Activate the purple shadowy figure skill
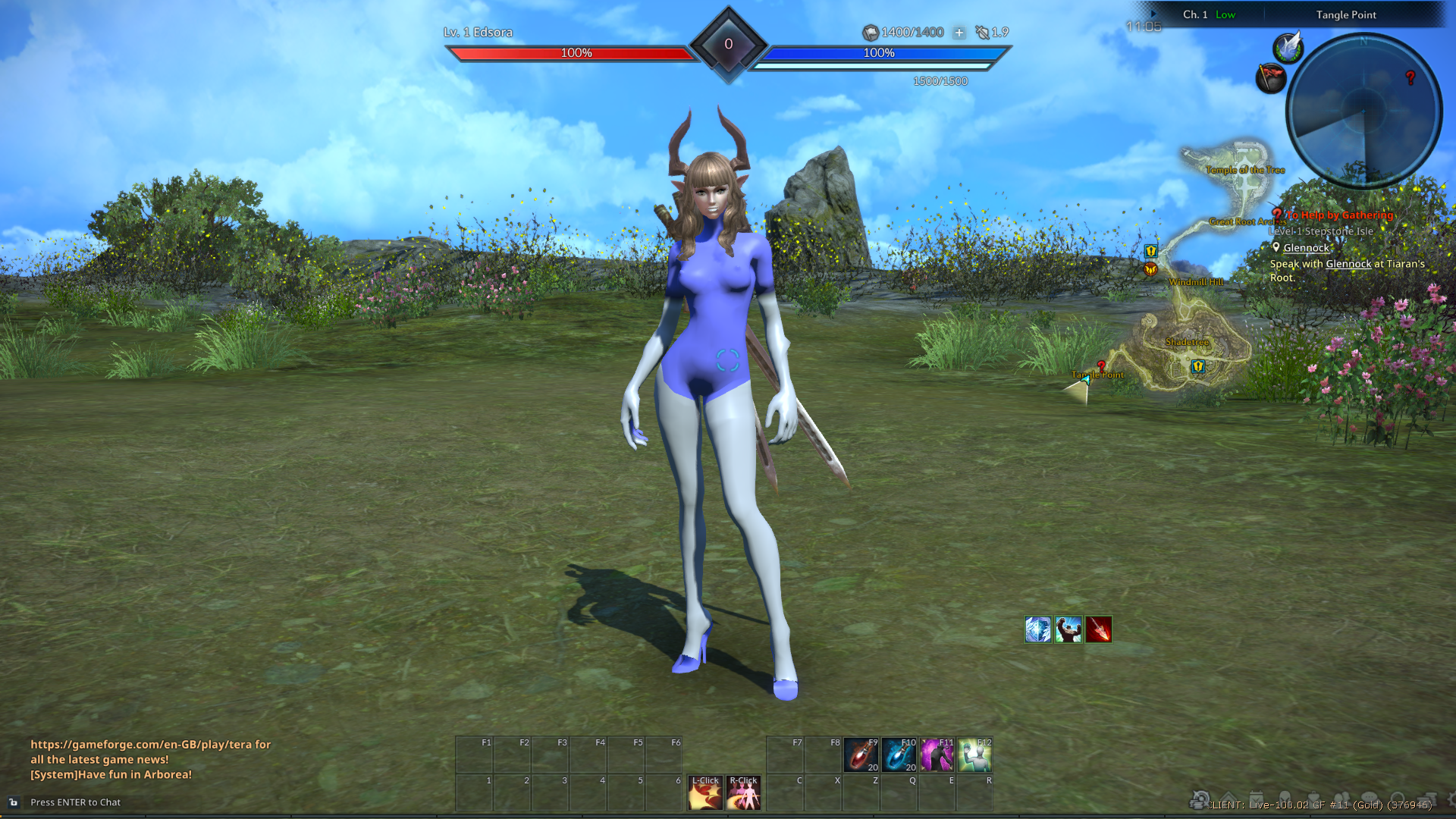 [x=937, y=755]
